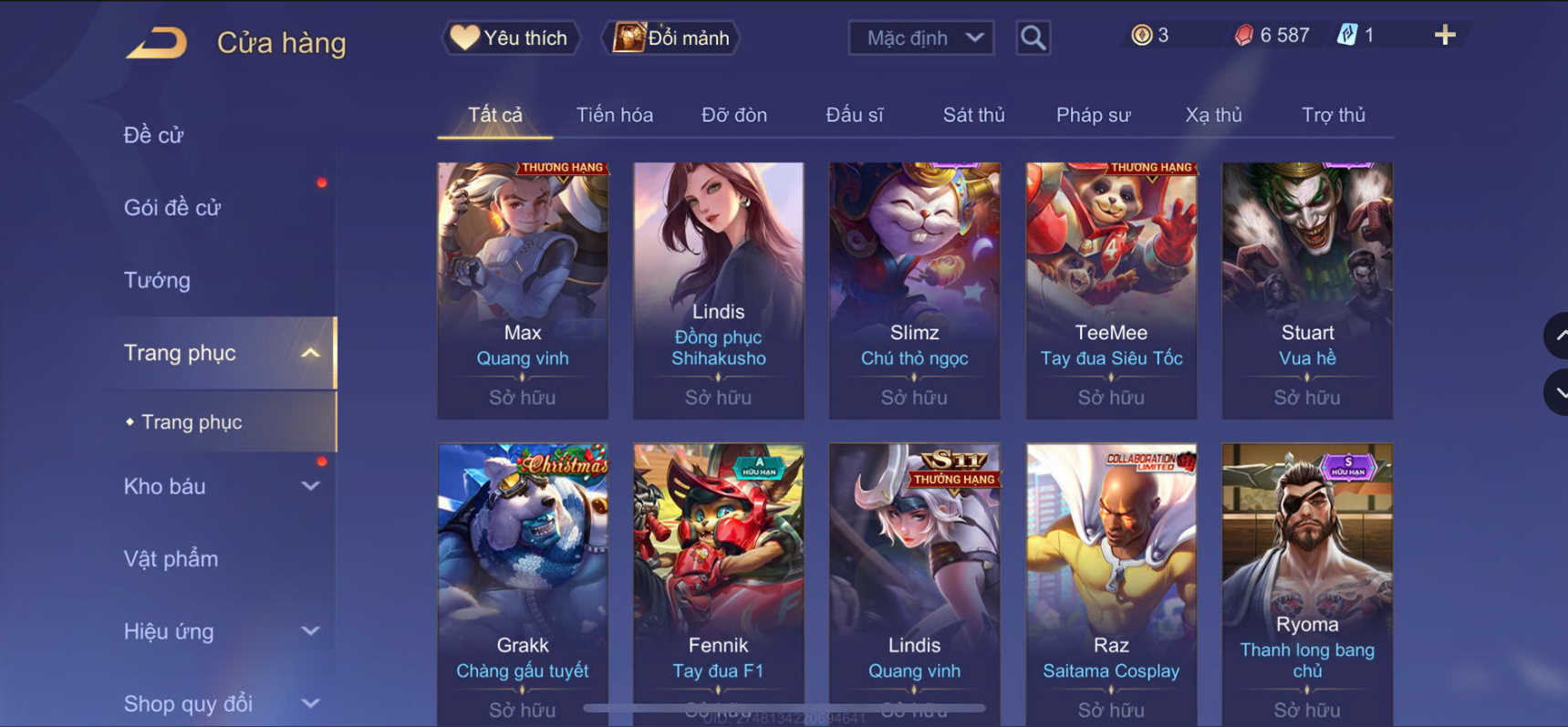Click the down scroll arrow on right edge
1568x727 pixels.
(x=1555, y=392)
